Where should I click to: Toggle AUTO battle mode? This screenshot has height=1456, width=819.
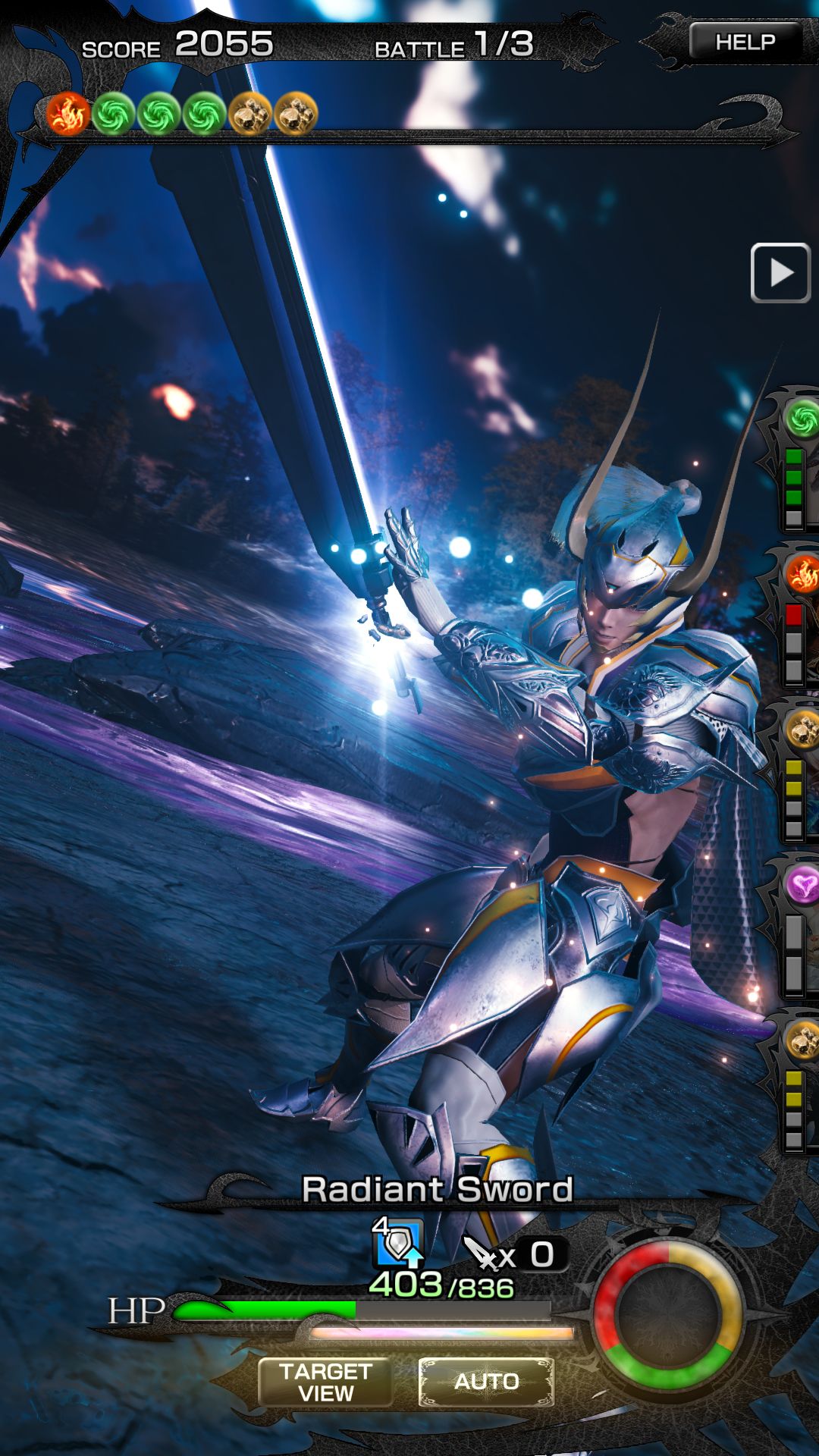486,1381
